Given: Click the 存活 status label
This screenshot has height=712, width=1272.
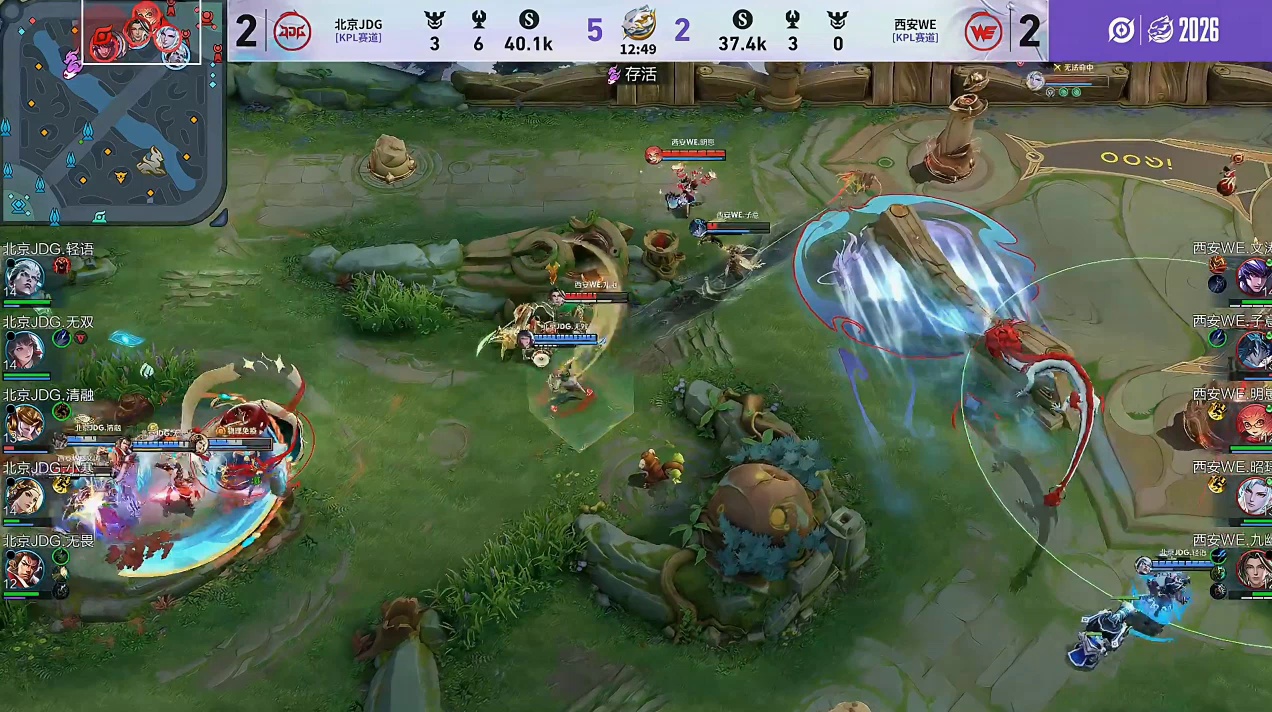Looking at the screenshot, I should 633,74.
